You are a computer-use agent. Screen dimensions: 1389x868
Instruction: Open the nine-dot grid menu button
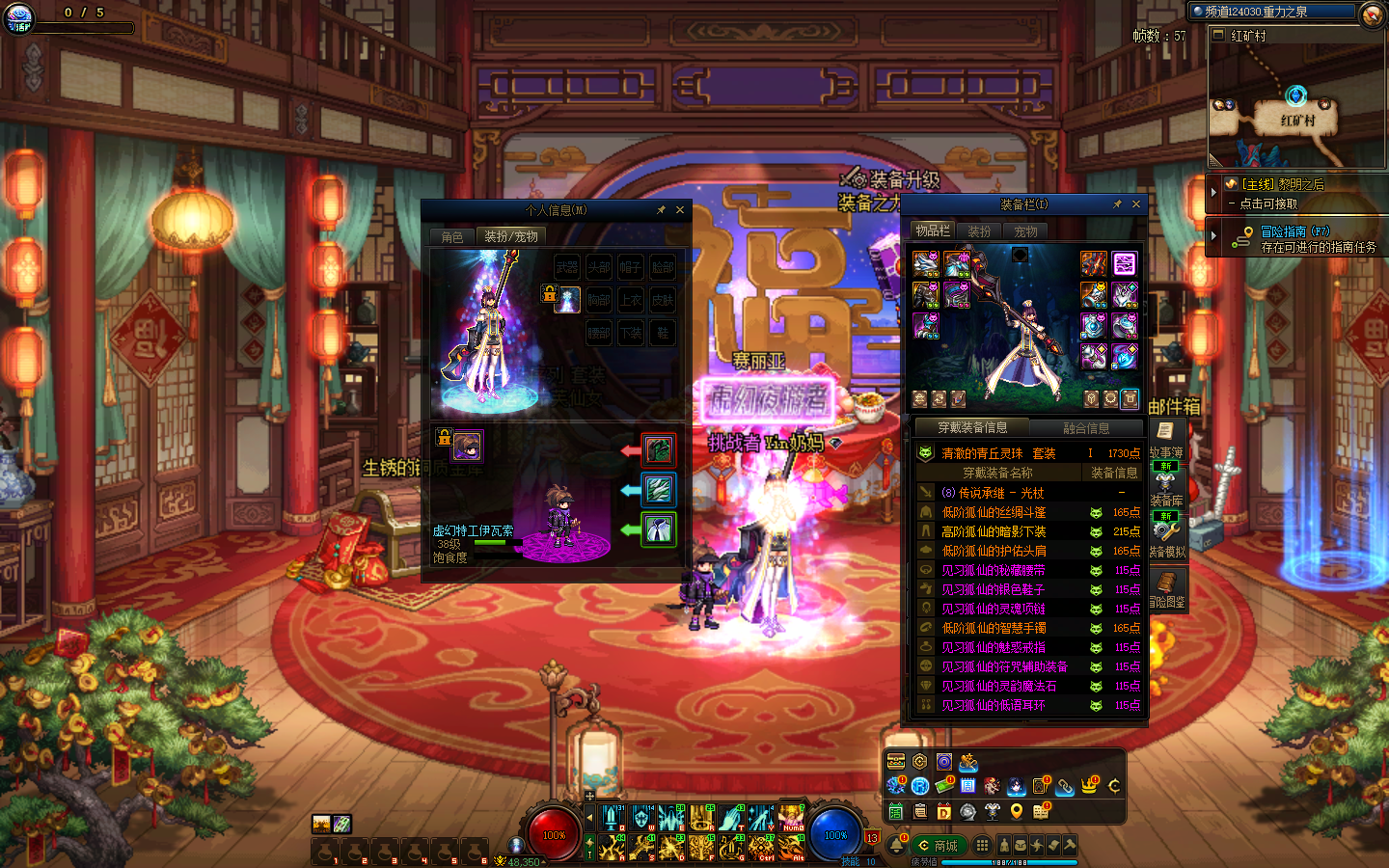981,845
